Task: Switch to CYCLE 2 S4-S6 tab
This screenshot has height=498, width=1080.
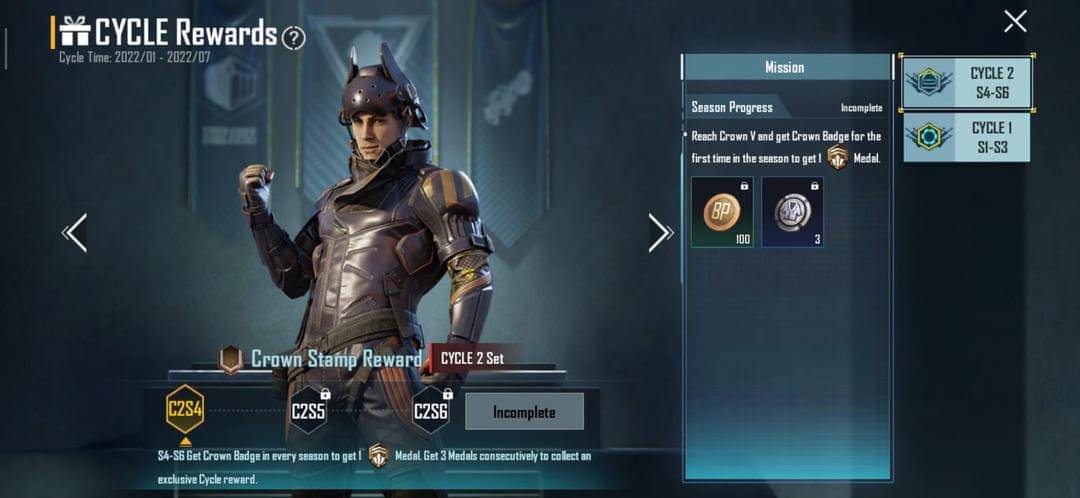Action: pyautogui.click(x=967, y=83)
